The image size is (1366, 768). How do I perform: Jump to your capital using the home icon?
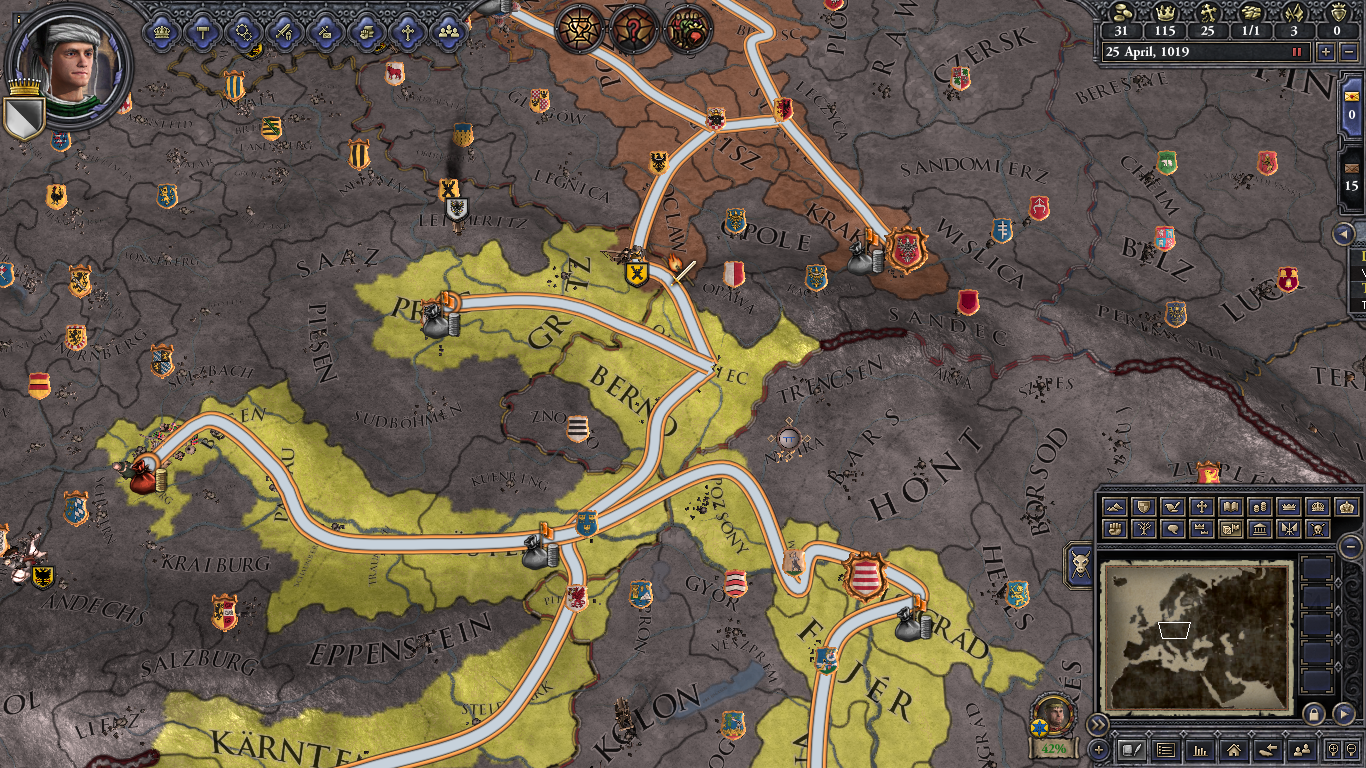coord(1234,751)
